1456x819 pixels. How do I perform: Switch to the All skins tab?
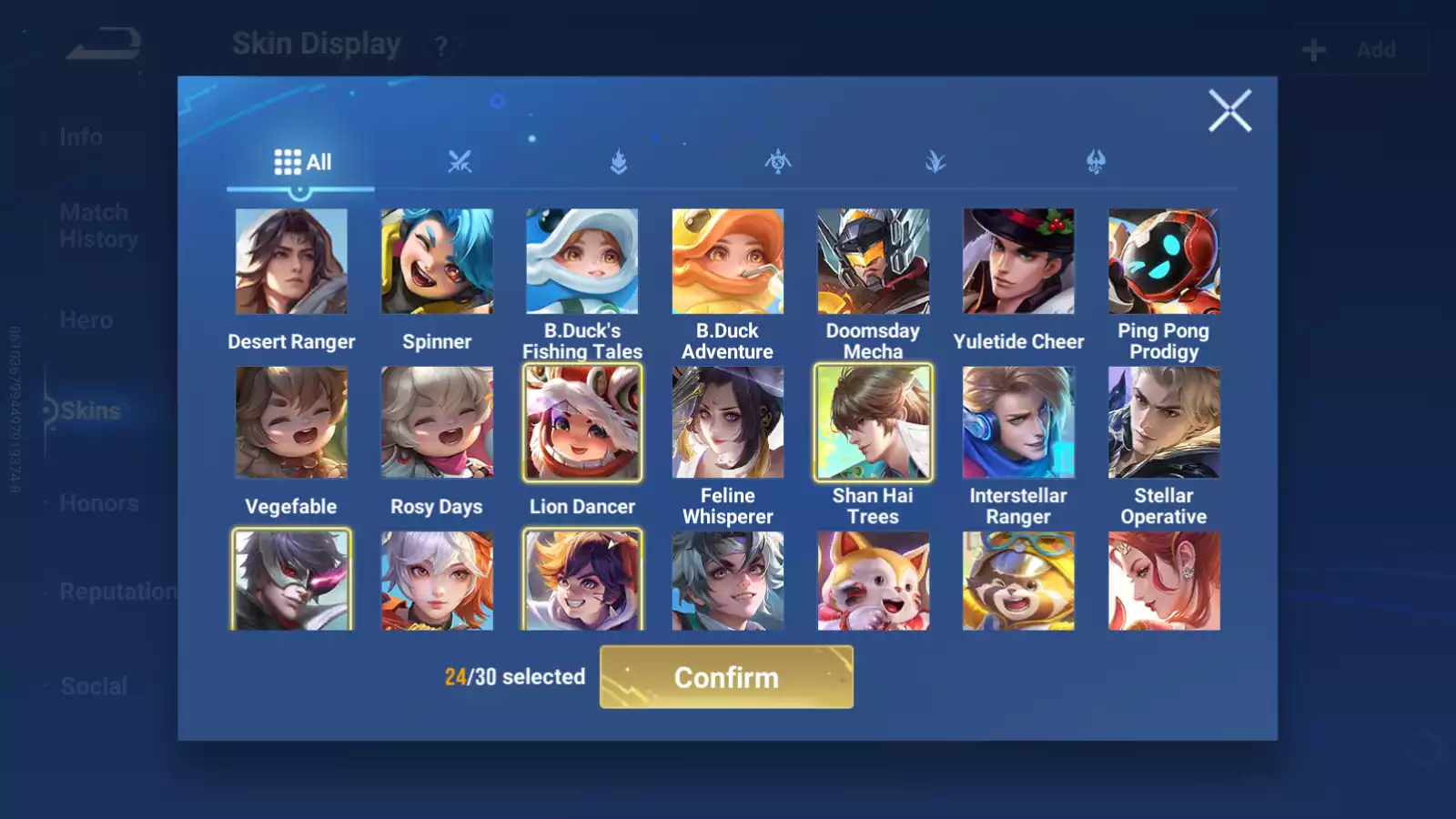pos(303,162)
